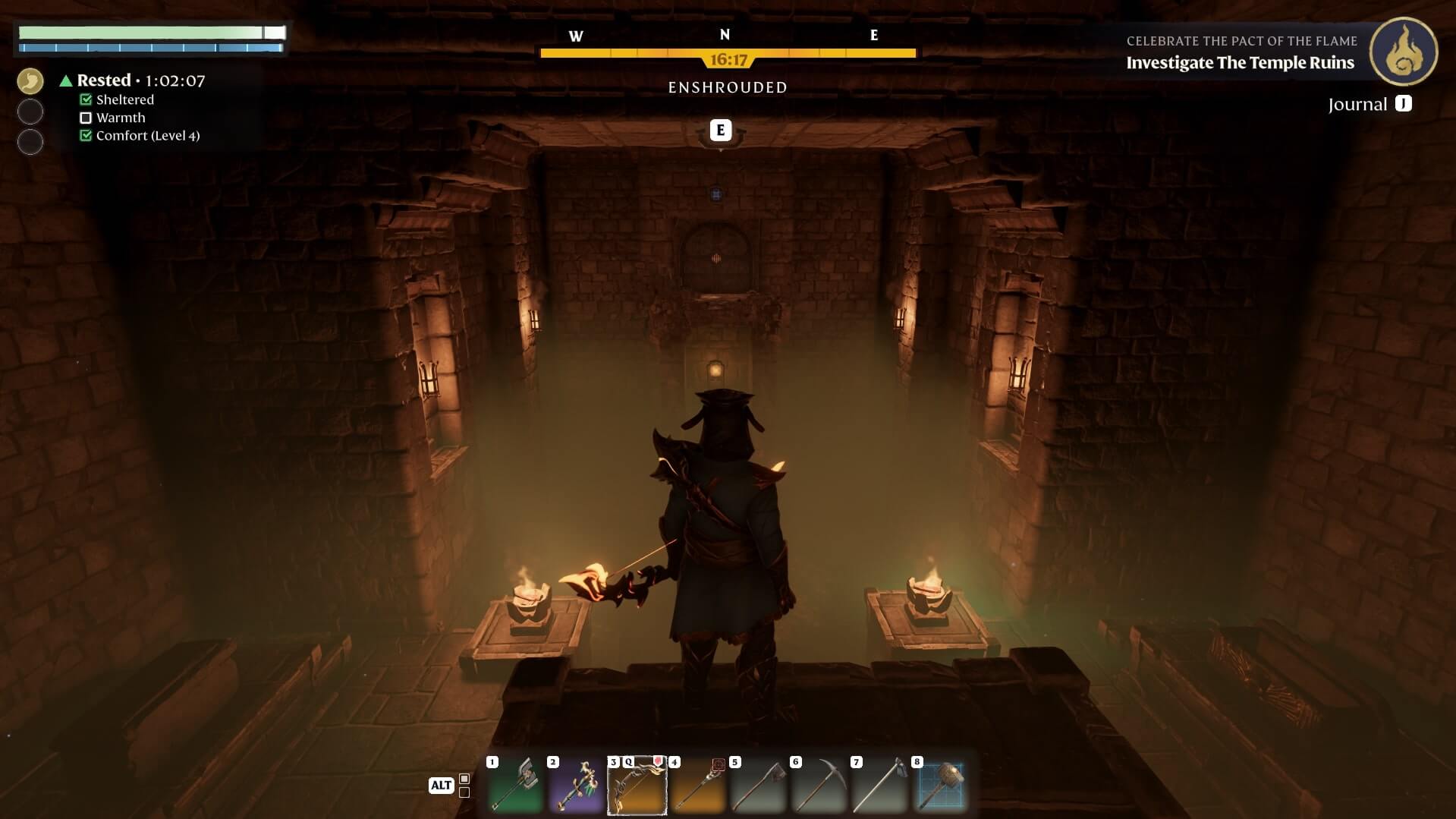Equip the staff in slot 4
1456x819 pixels.
pos(698,786)
